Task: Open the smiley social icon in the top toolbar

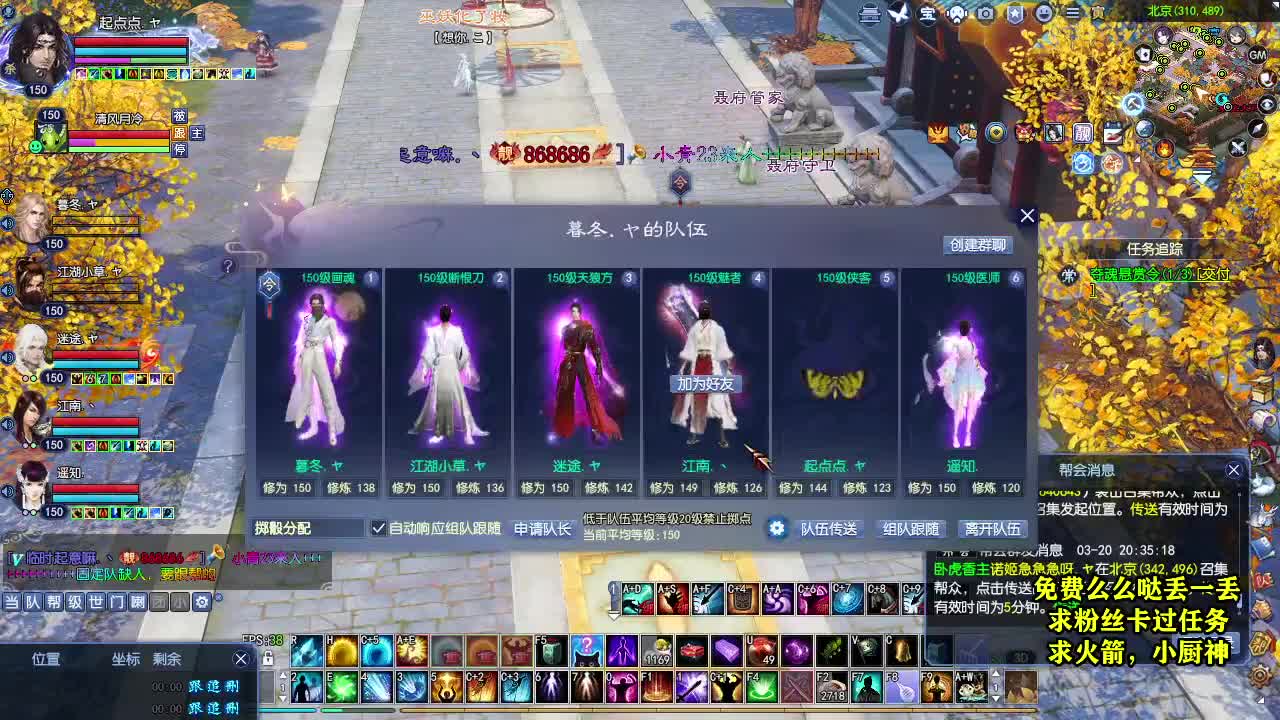Action: (x=1042, y=13)
